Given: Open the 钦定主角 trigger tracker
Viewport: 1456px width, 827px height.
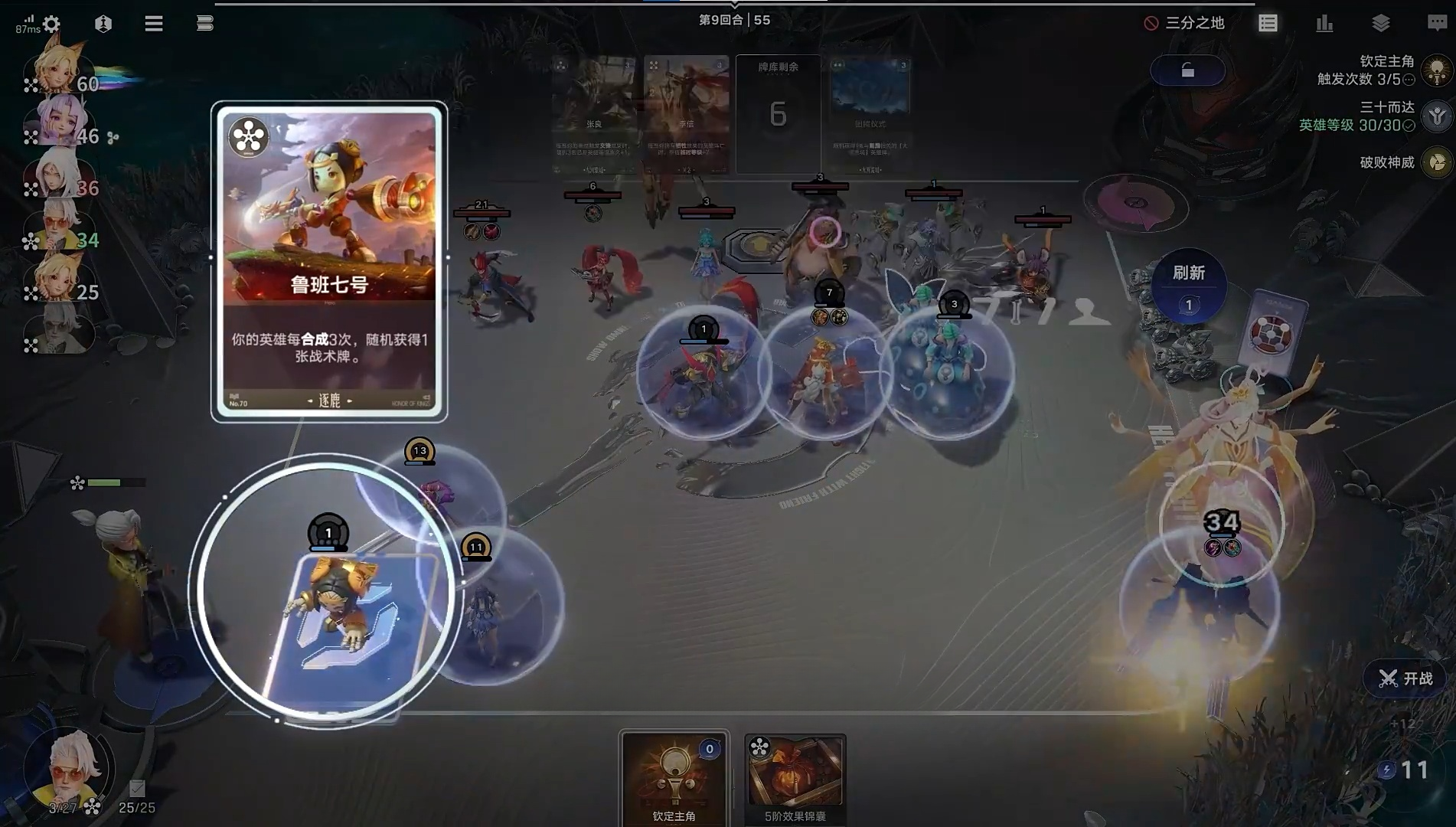Looking at the screenshot, I should point(1437,70).
